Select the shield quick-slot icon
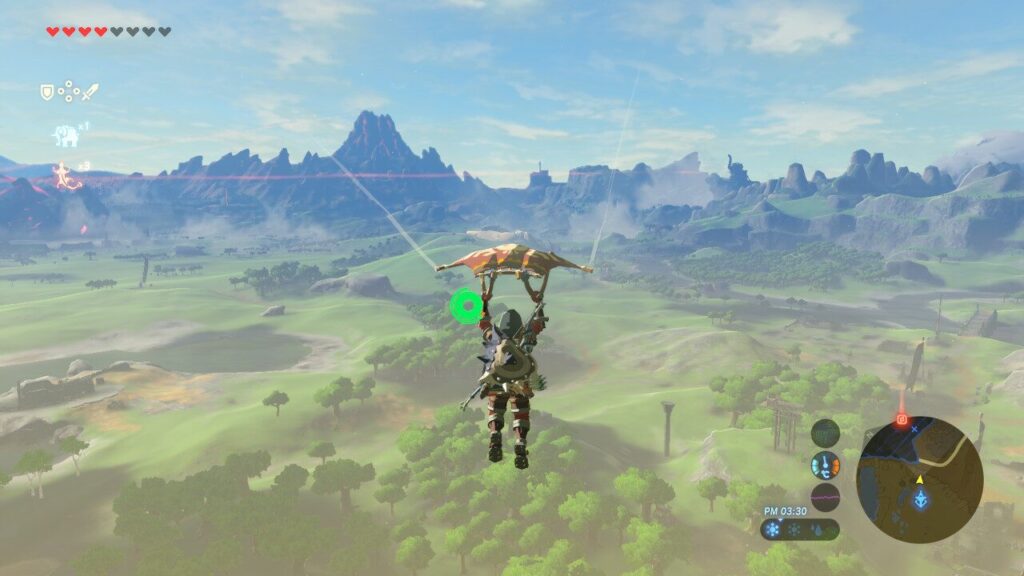This screenshot has width=1024, height=576. coord(46,92)
